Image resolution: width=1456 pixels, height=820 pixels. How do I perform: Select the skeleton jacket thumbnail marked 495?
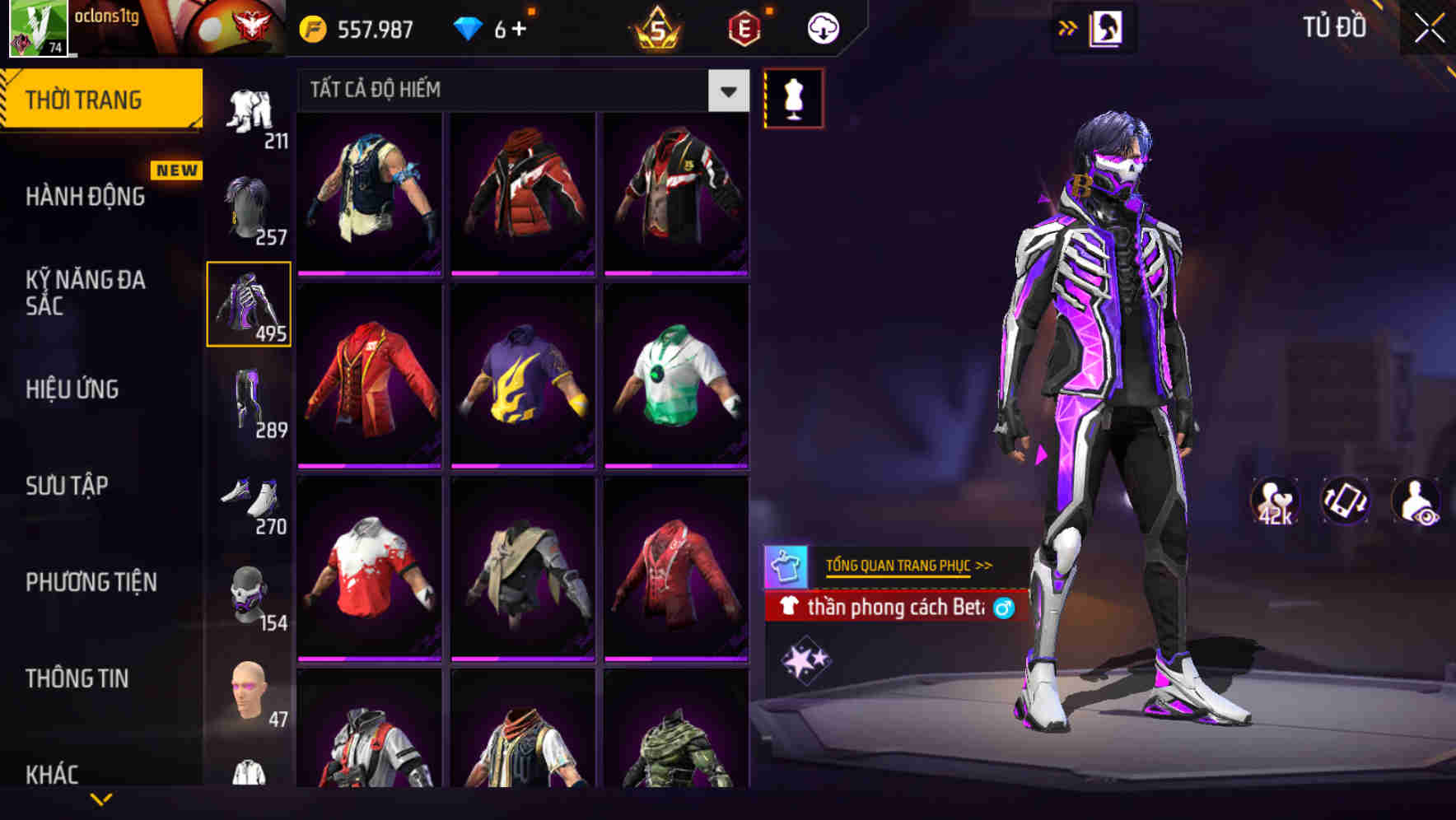248,302
